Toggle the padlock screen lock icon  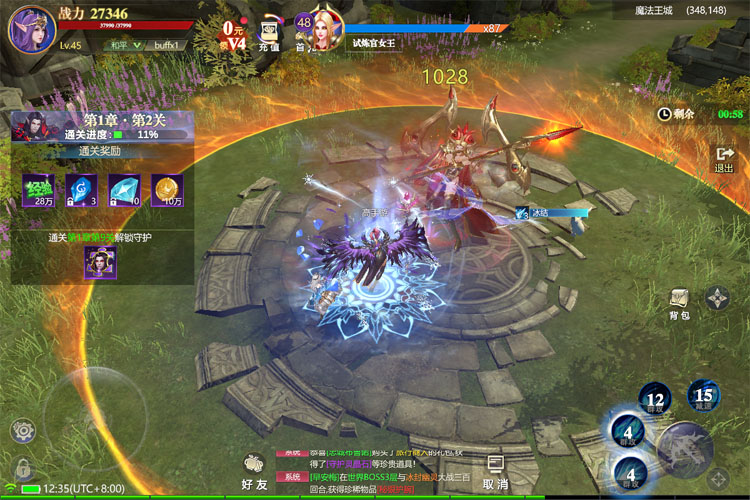click(22, 468)
